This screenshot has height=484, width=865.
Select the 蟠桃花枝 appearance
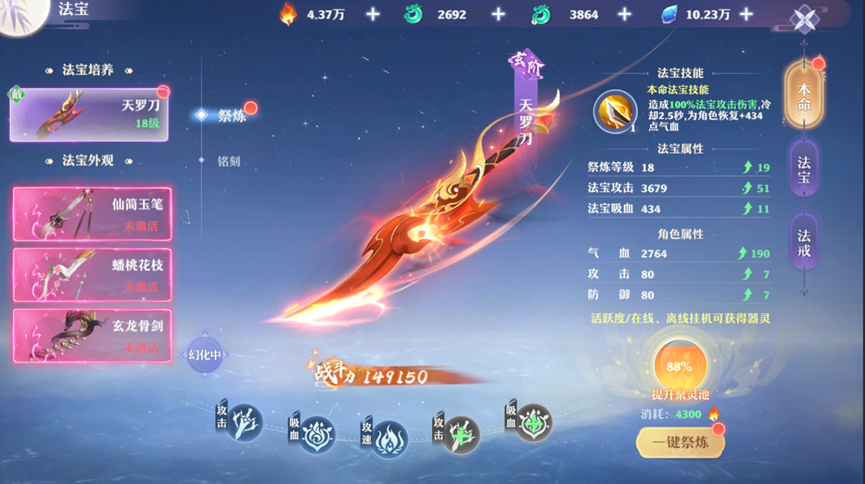click(92, 276)
